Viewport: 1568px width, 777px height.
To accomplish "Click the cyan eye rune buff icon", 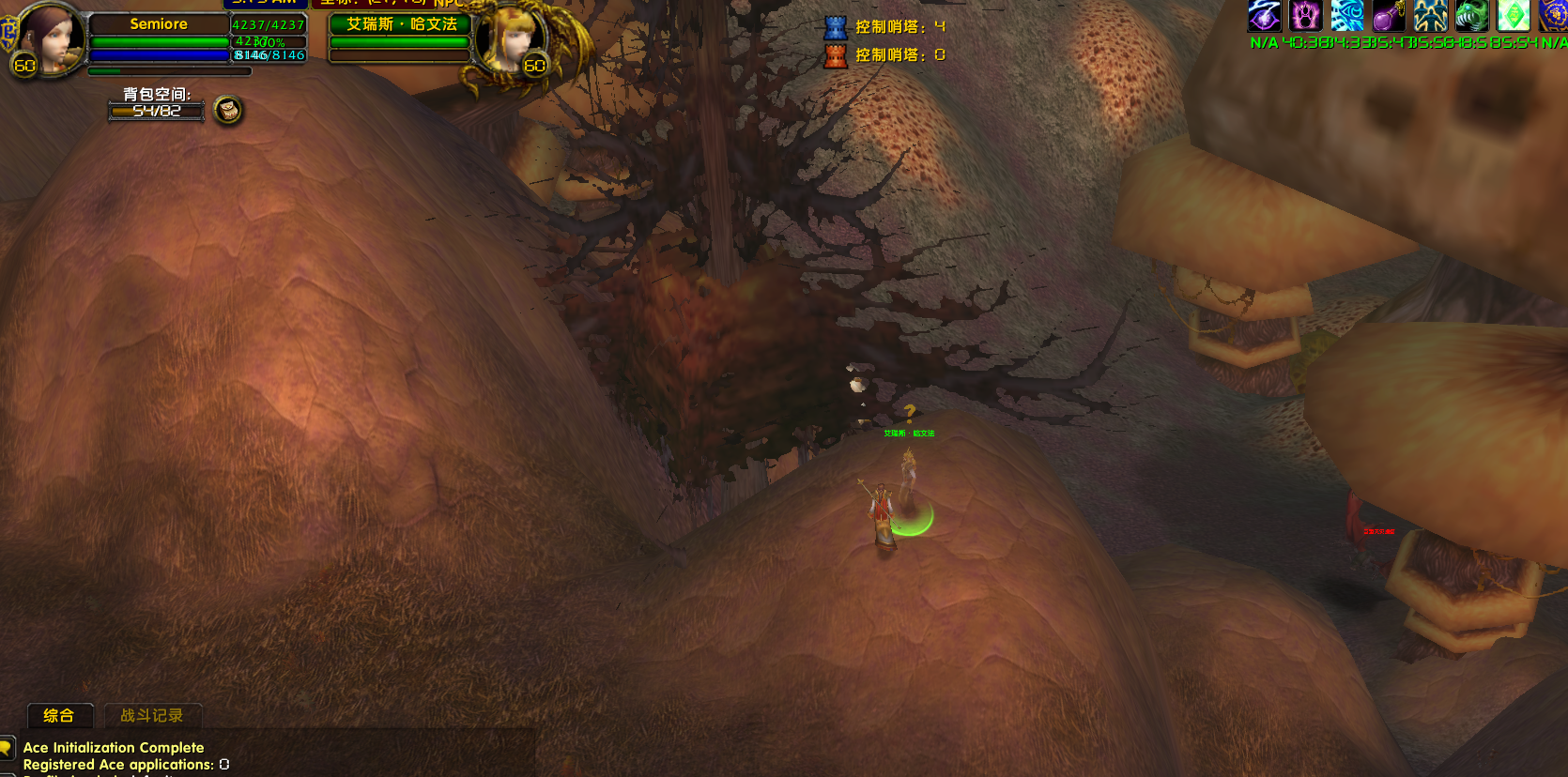I will [1347, 16].
